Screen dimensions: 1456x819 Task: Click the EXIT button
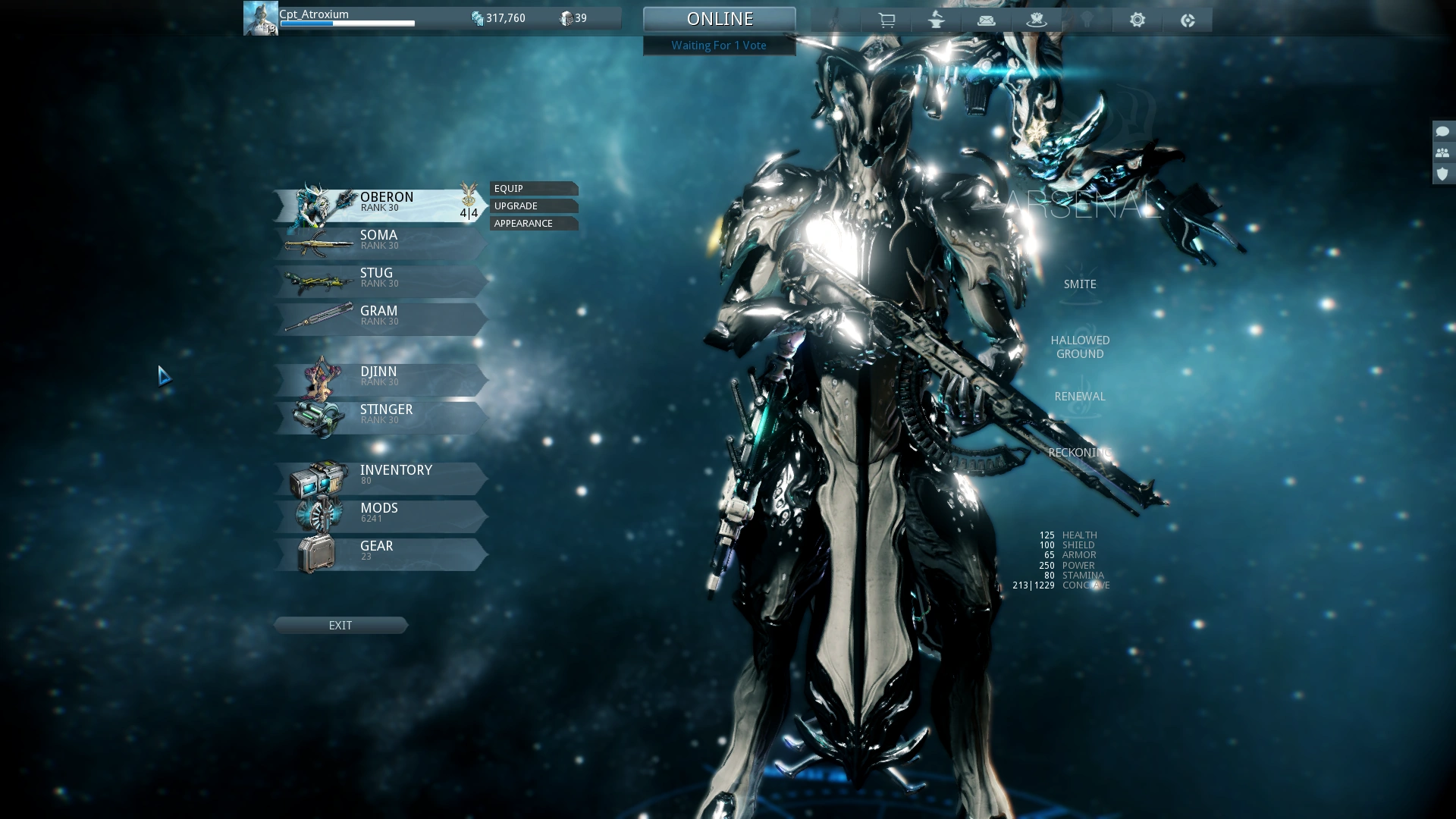[x=340, y=625]
